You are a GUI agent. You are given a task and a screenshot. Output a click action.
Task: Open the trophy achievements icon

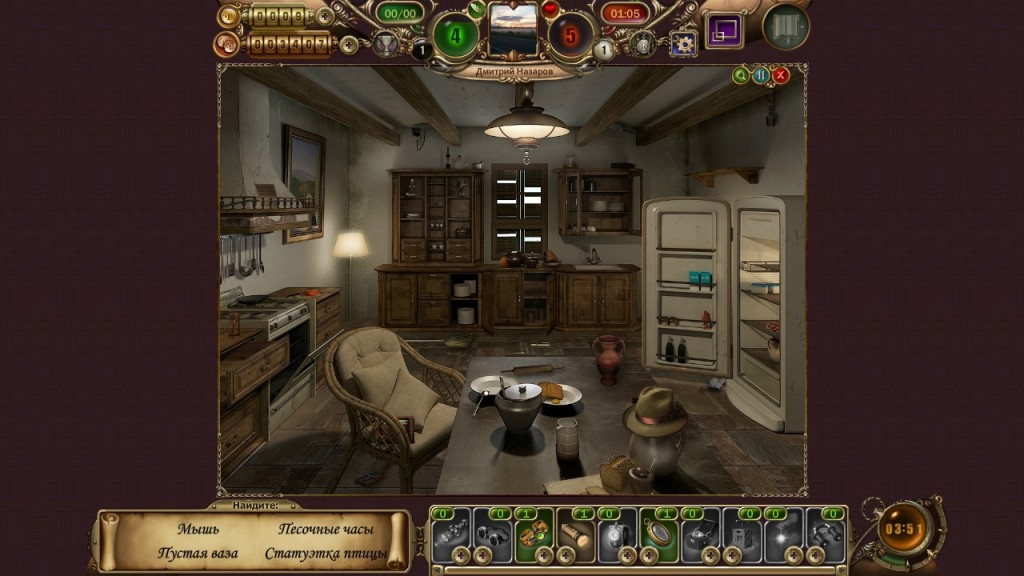click(x=385, y=43)
